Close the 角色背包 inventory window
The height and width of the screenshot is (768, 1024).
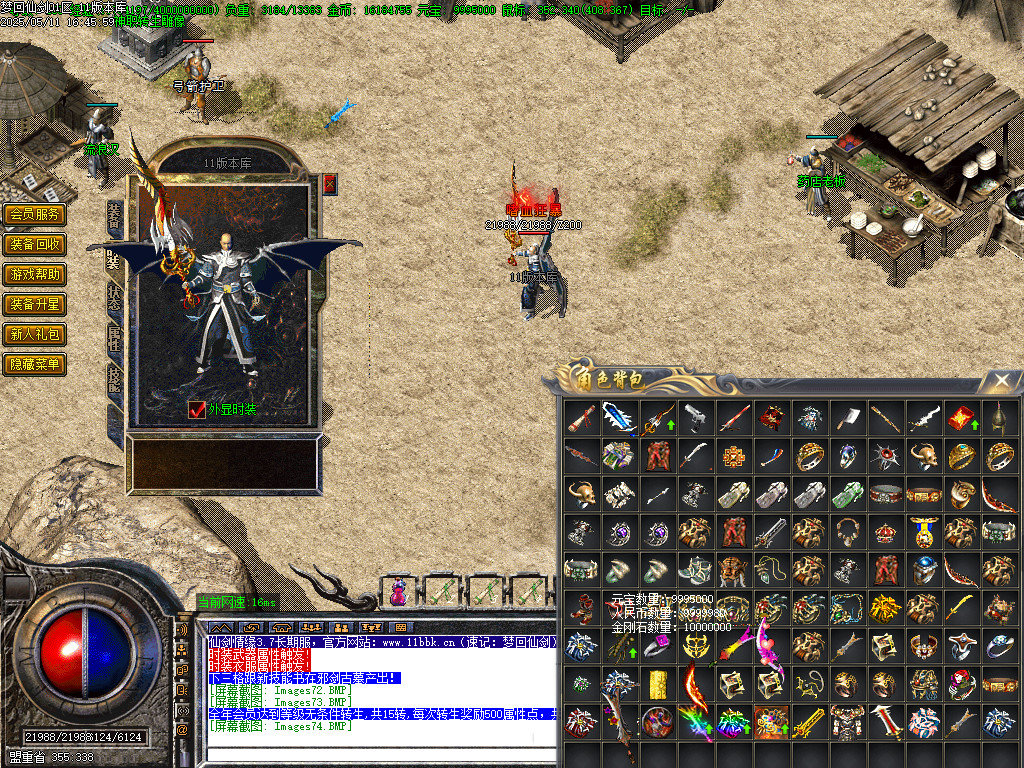tap(1001, 380)
